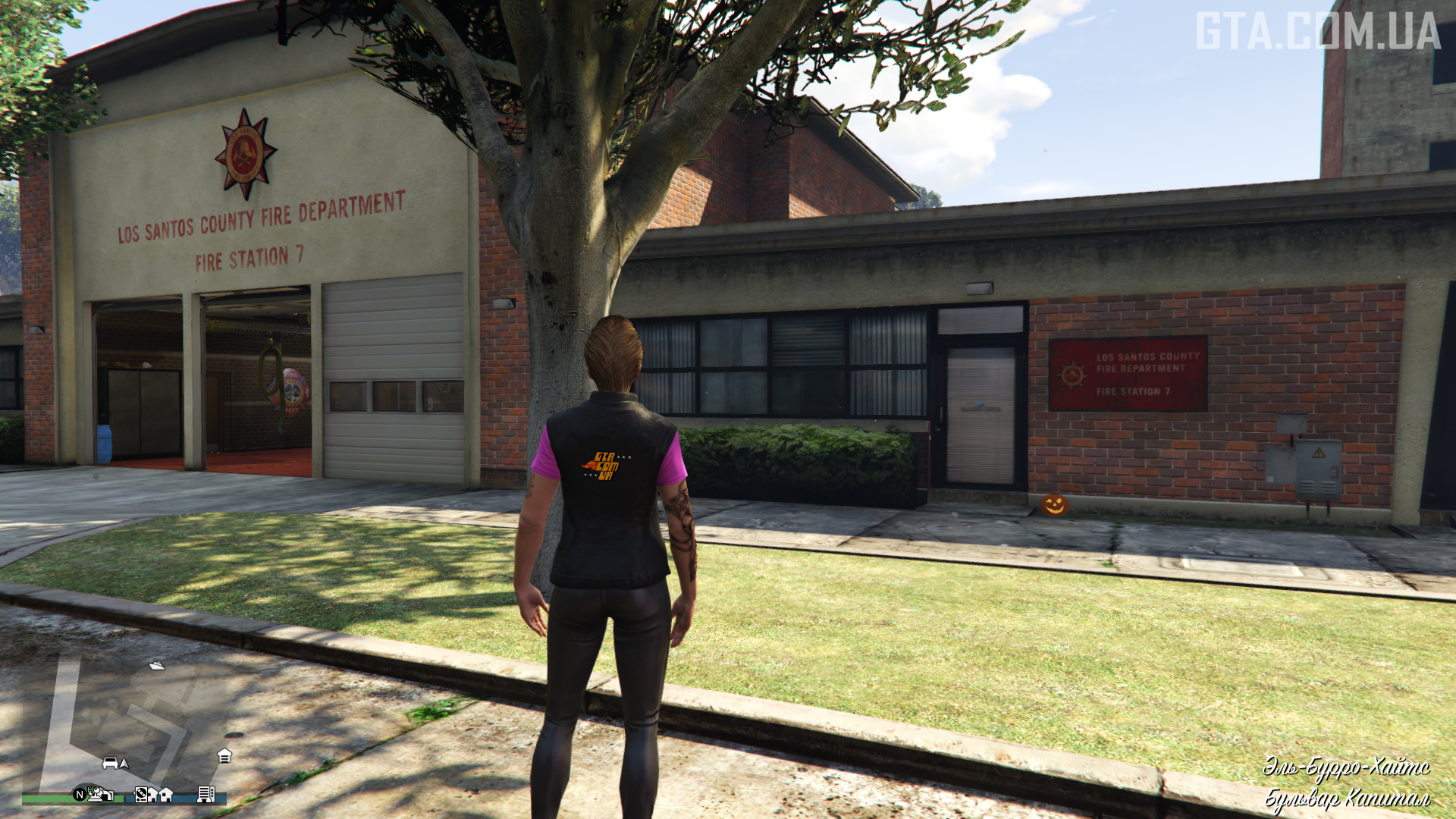Click the garage blip on minimap

(x=224, y=755)
